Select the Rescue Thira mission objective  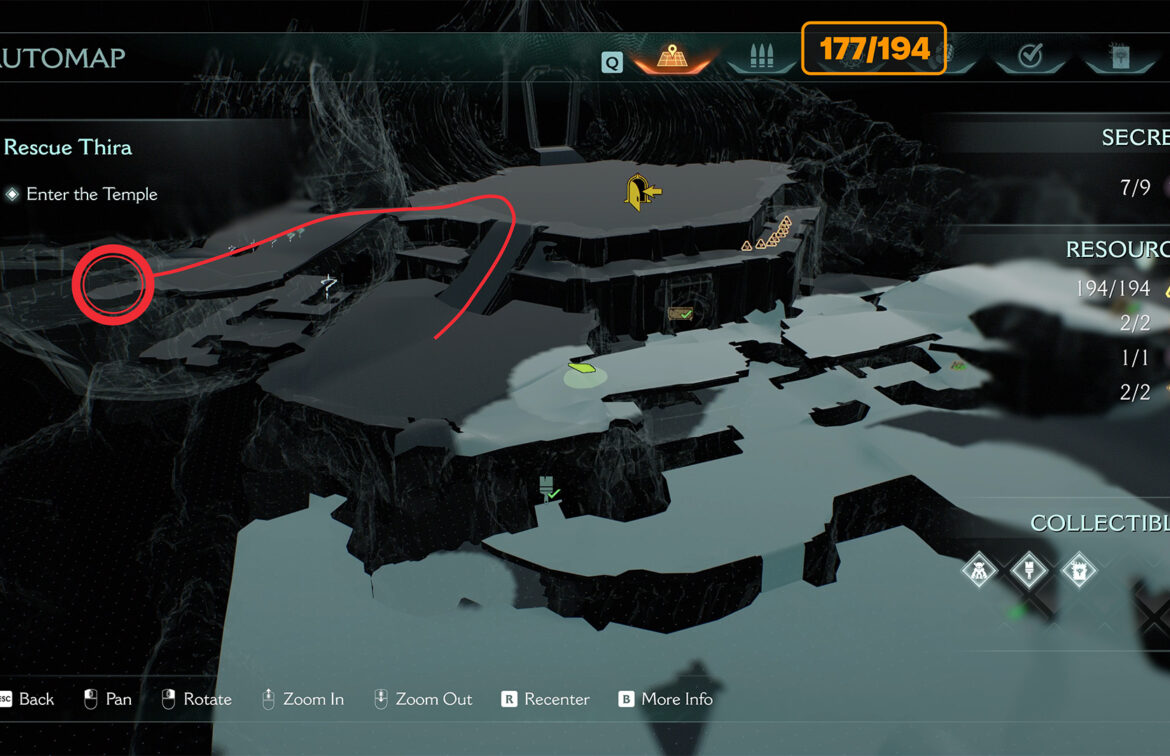point(68,147)
